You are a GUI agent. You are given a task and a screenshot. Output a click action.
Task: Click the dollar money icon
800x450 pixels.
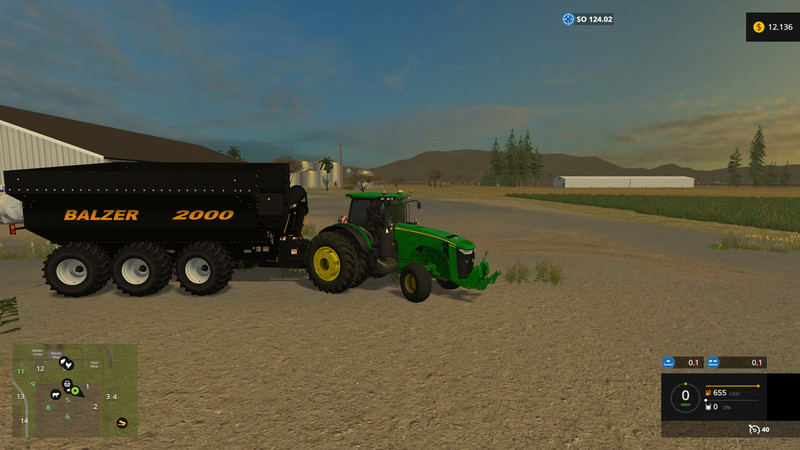click(758, 26)
